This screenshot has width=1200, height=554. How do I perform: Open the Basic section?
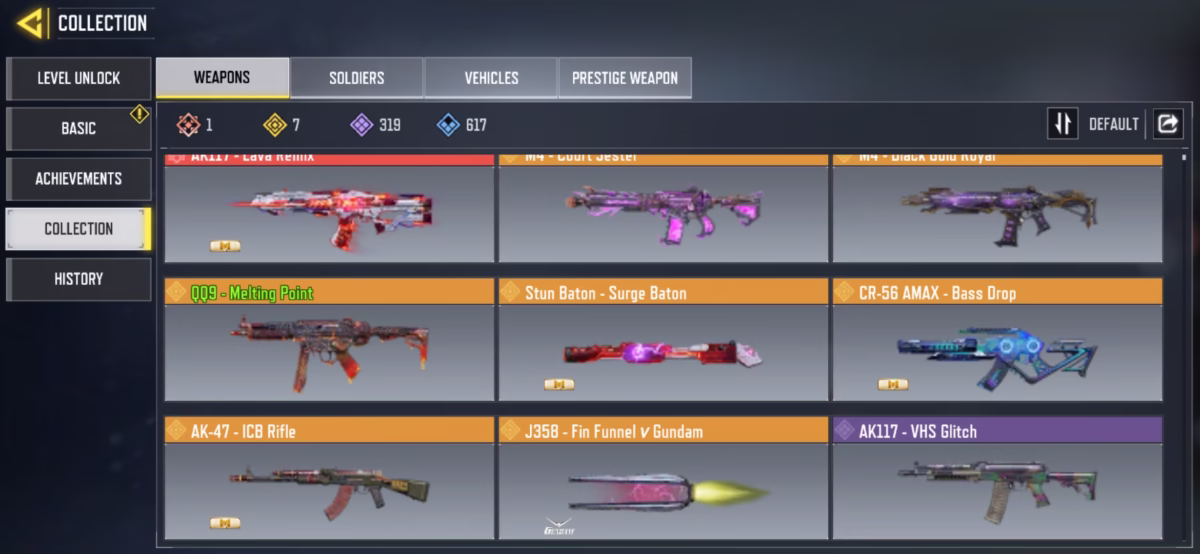click(x=78, y=128)
